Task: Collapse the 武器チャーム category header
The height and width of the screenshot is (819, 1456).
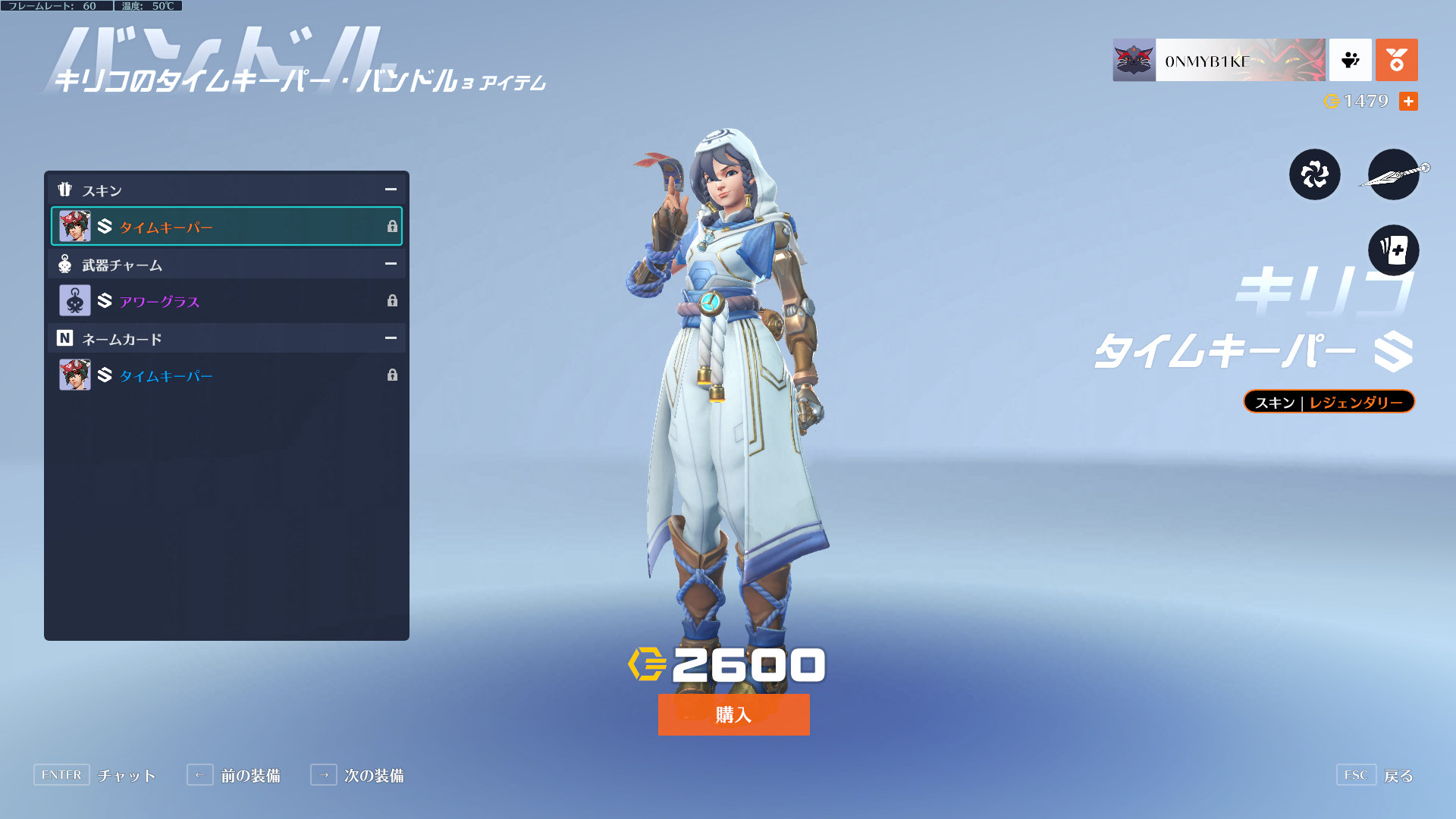Action: tap(391, 264)
